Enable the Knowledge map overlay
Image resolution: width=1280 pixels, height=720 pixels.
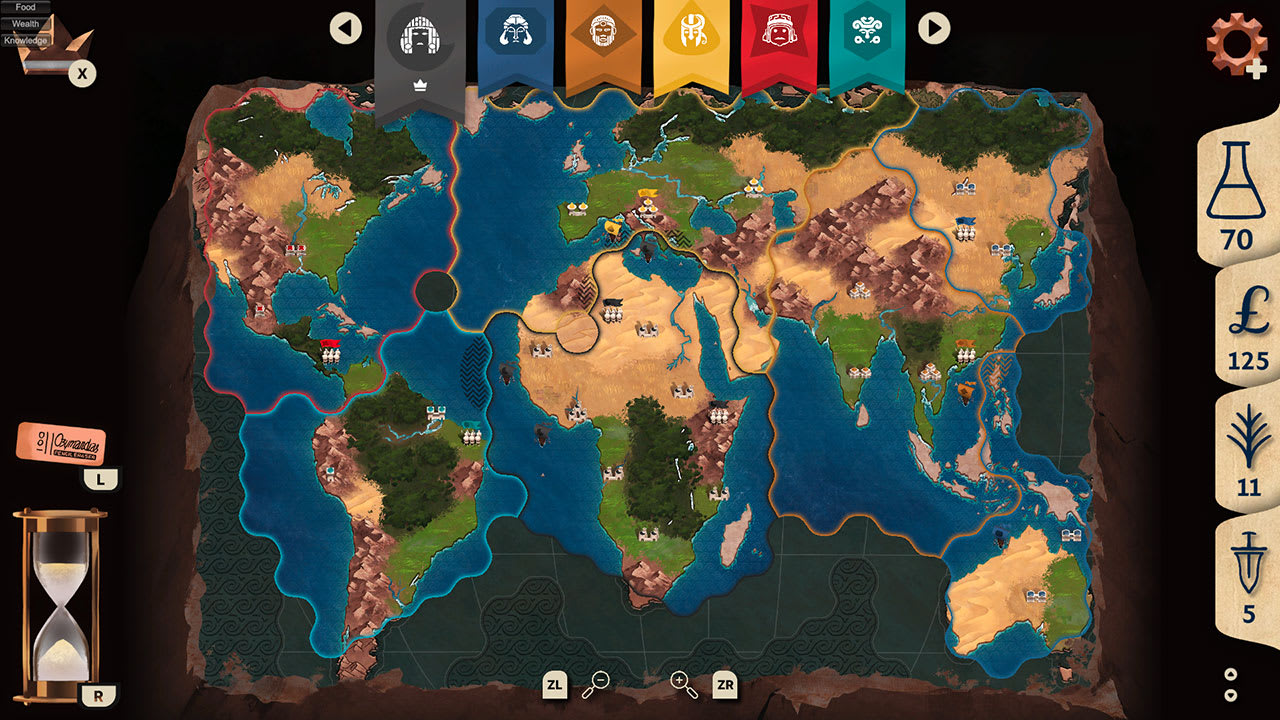24,38
